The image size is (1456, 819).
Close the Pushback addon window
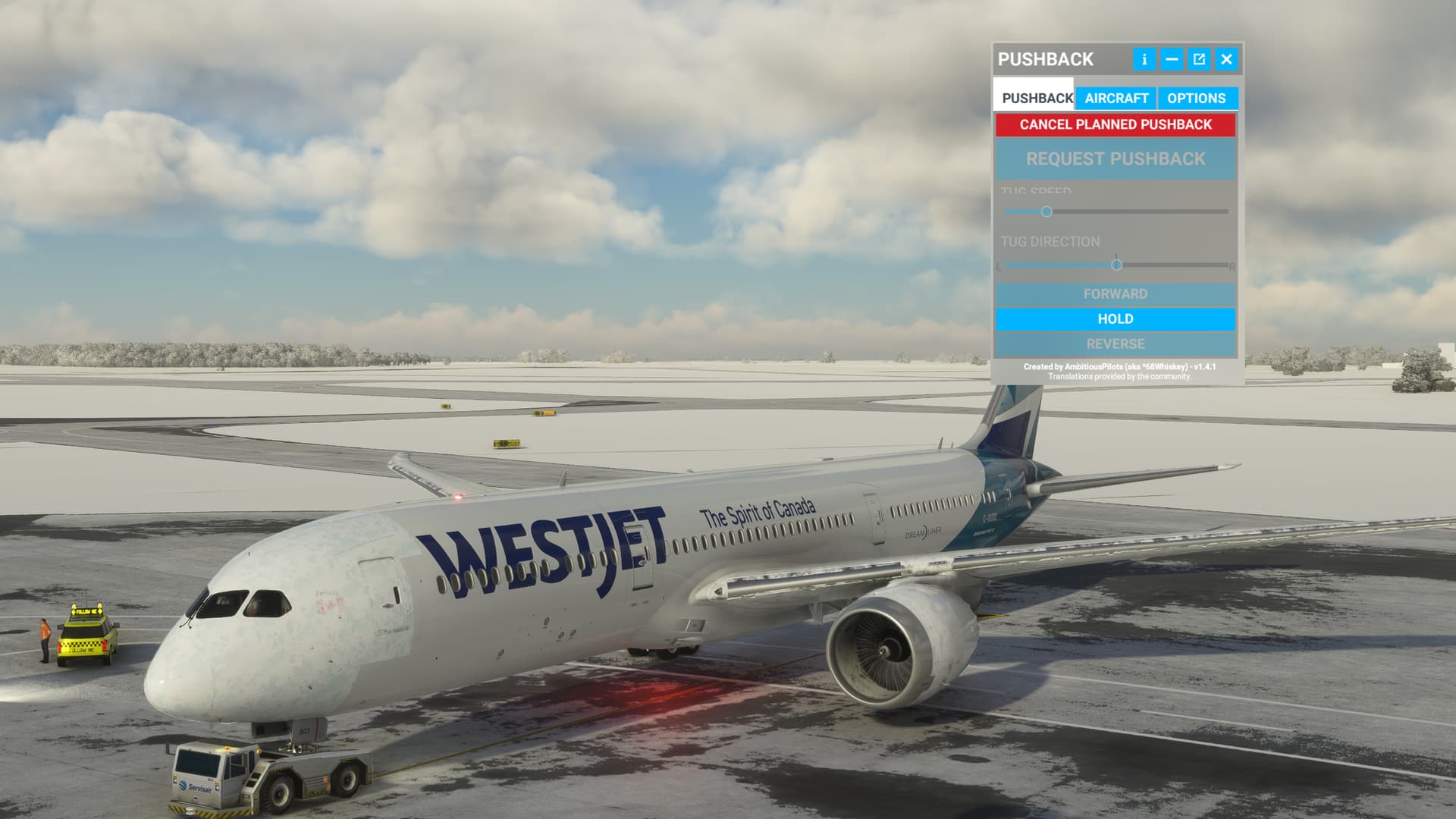[1225, 59]
